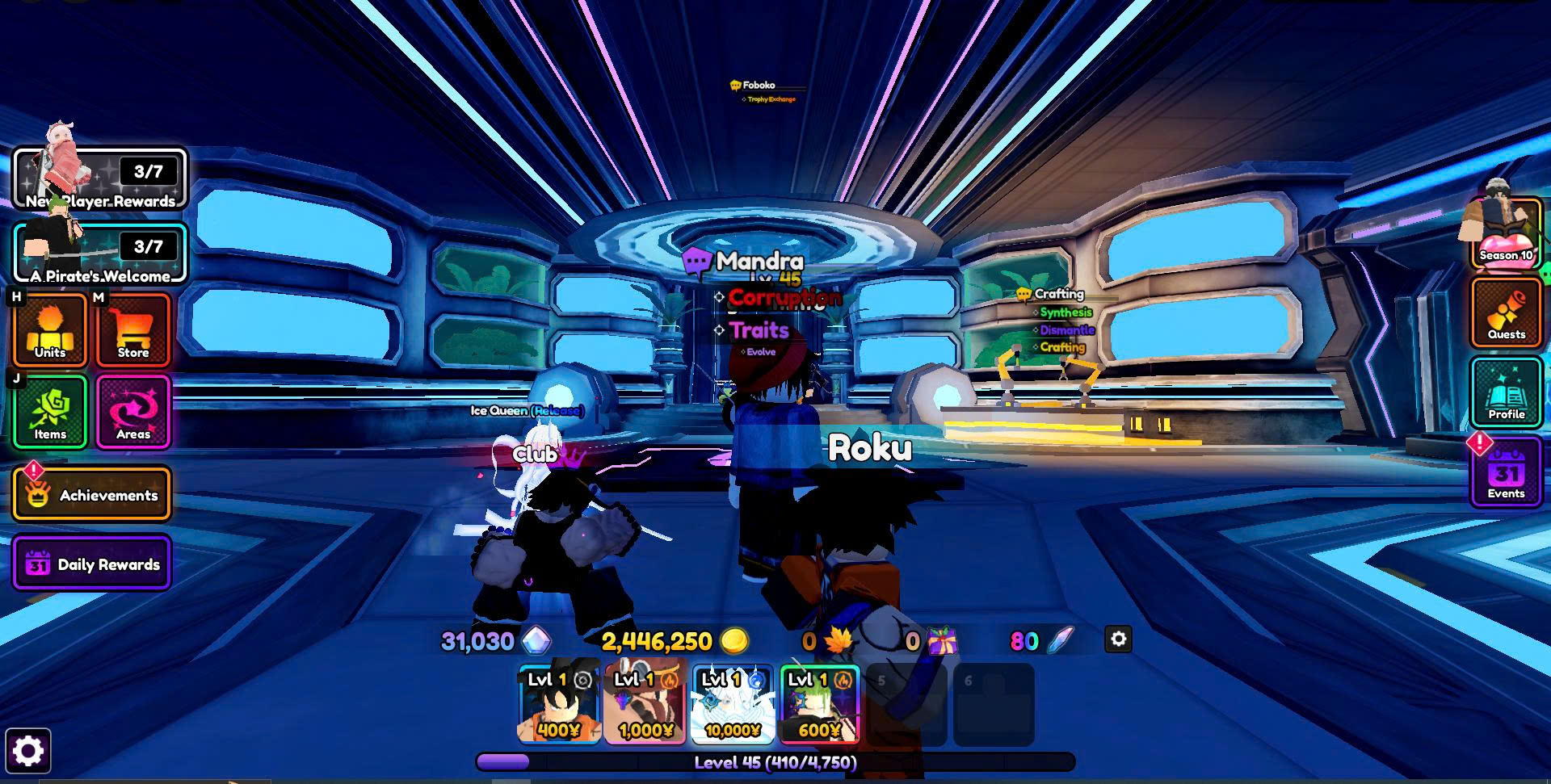Claim Daily Rewards
This screenshot has width=1551, height=784.
[x=92, y=564]
